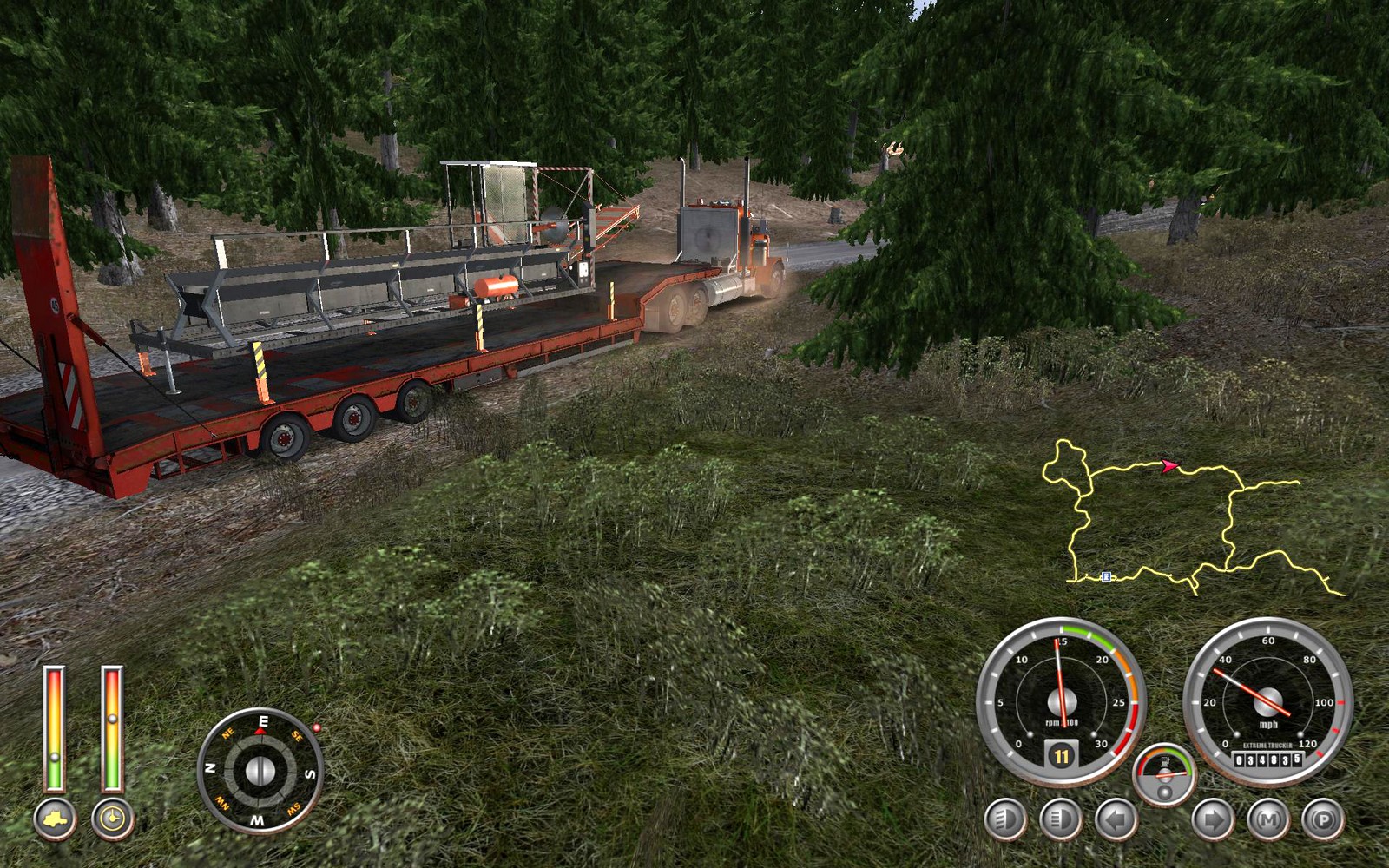Click the compass dial

(x=260, y=770)
